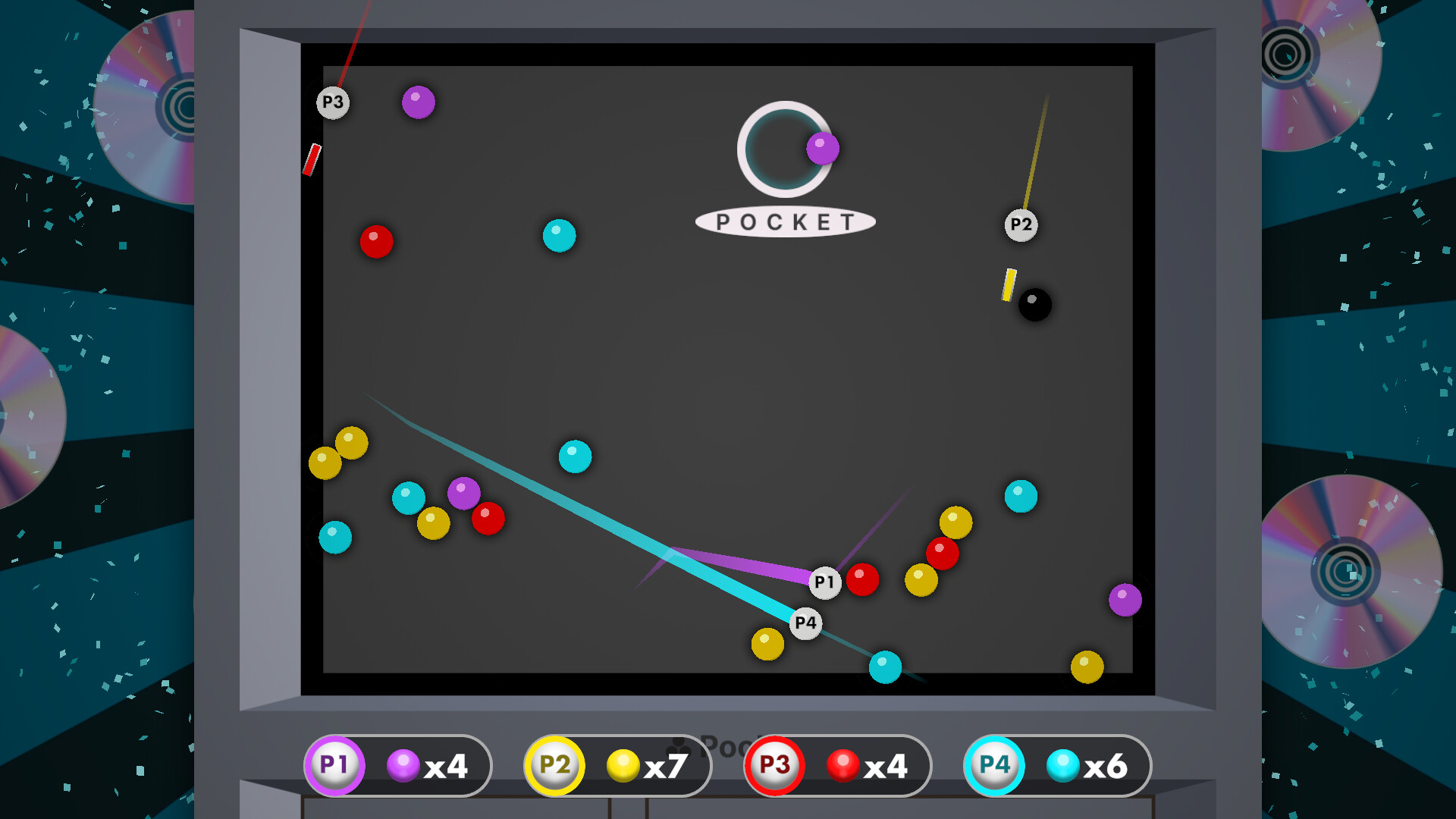The image size is (1456, 819).
Task: Click the x6 cyan ball counter
Action: [1106, 766]
